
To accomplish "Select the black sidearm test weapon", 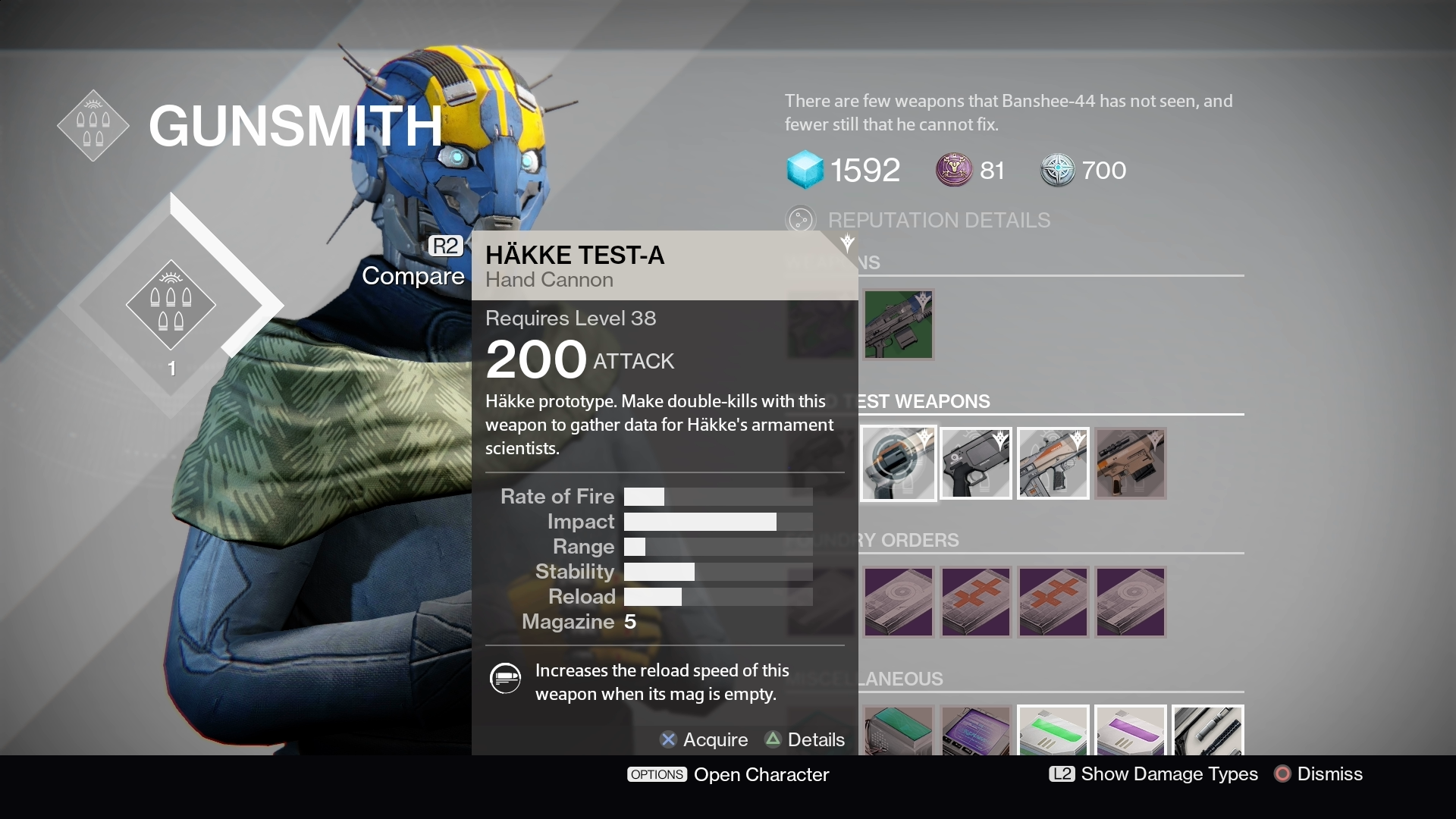I will coord(976,463).
